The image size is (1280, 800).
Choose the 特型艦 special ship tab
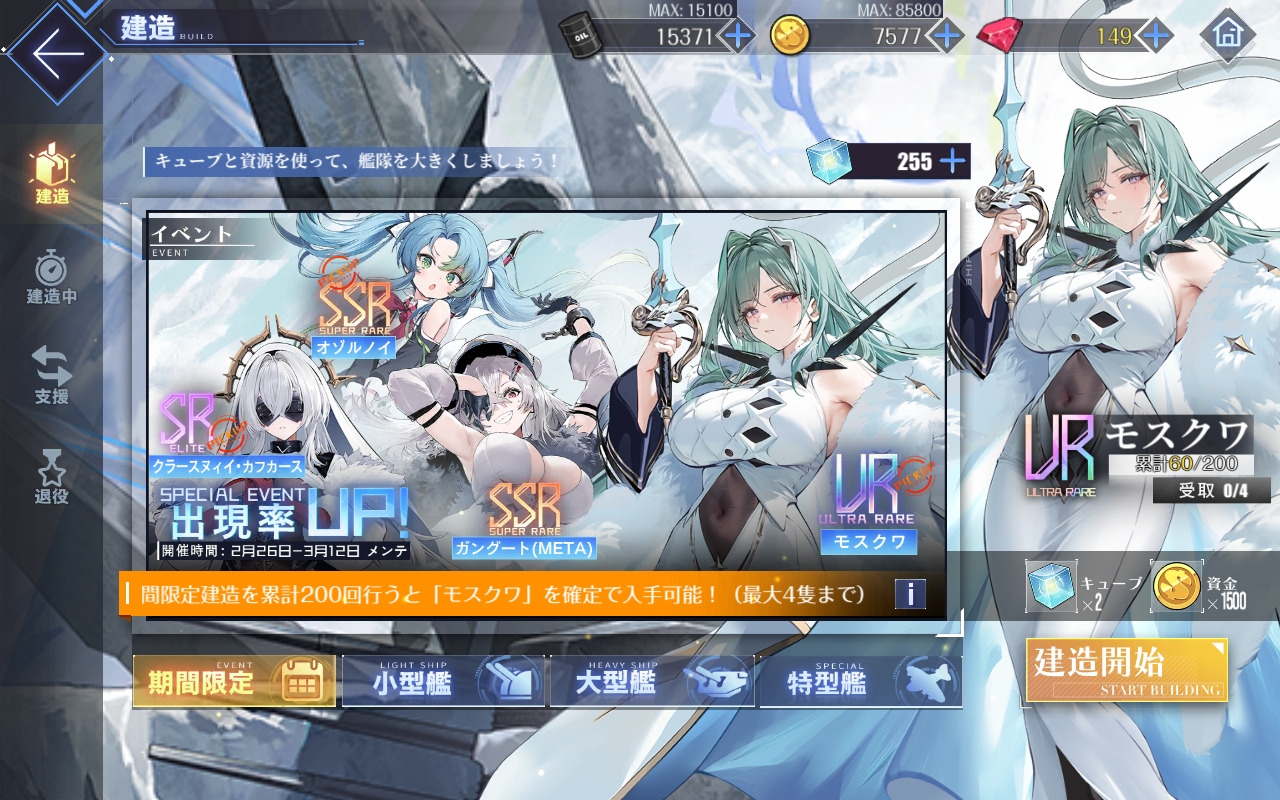[859, 682]
